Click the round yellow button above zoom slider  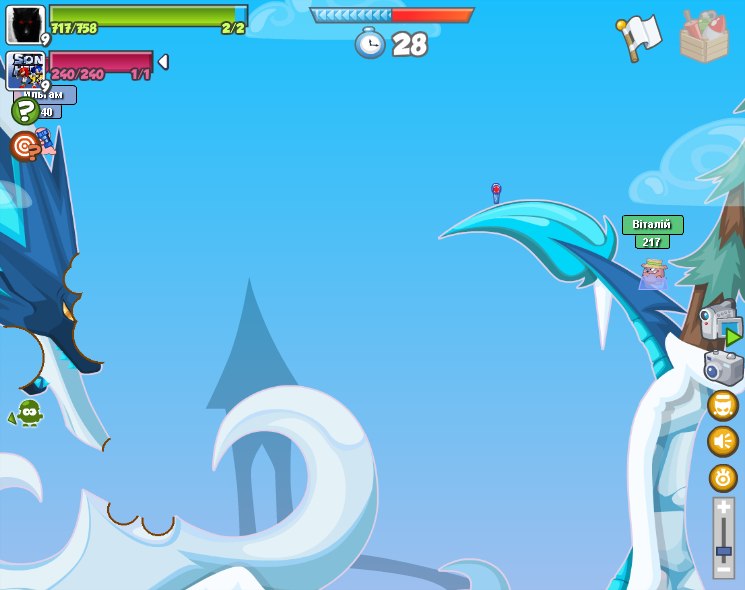click(x=723, y=477)
